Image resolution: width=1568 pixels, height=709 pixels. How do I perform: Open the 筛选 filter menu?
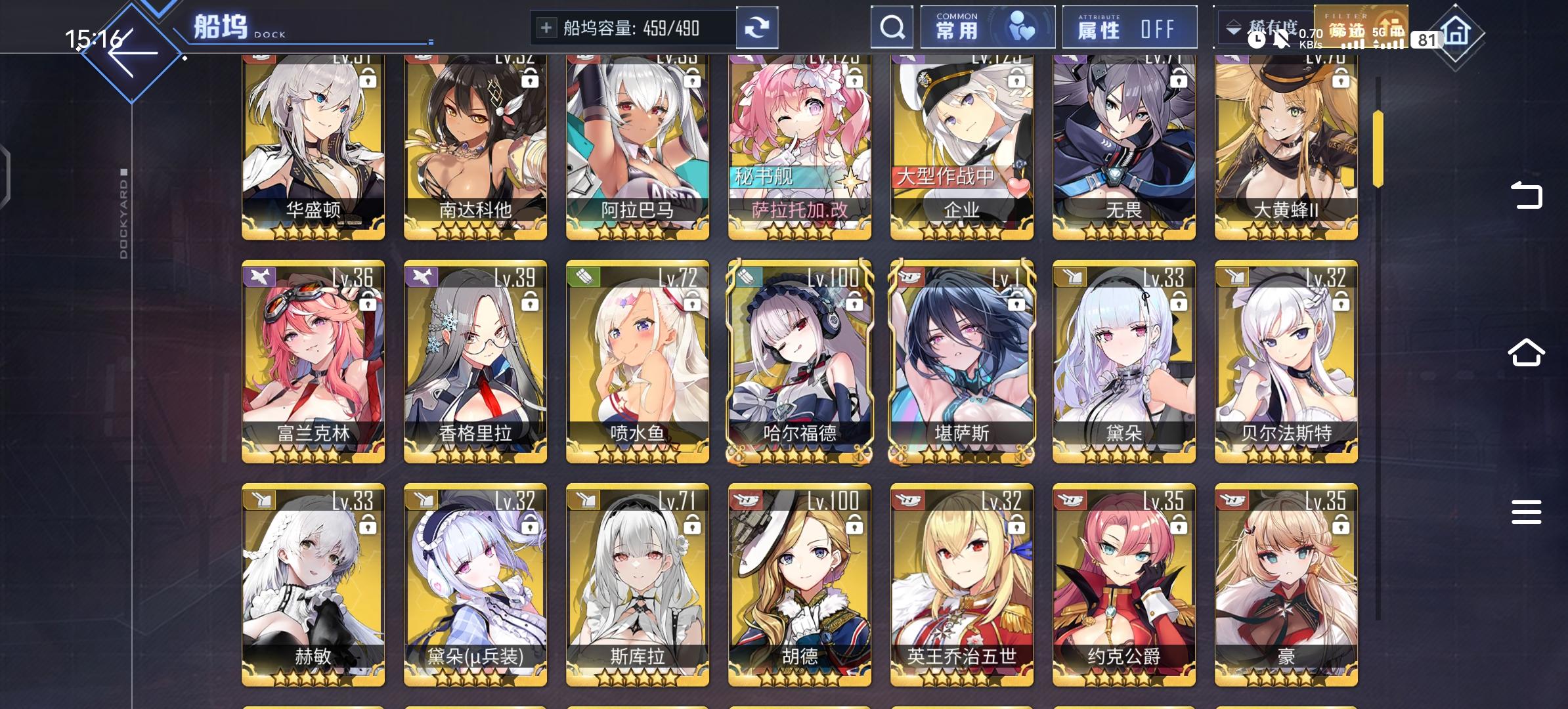(x=1361, y=28)
